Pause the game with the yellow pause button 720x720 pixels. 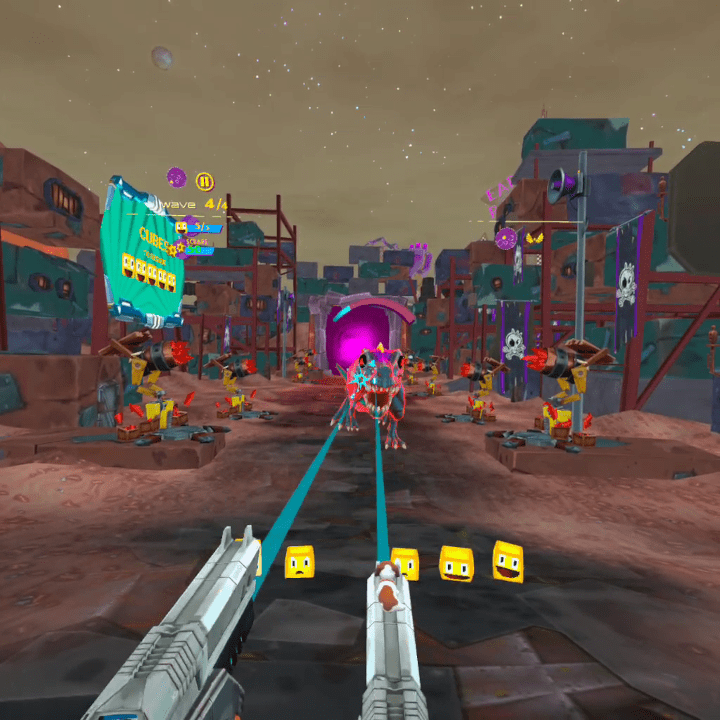pyautogui.click(x=204, y=181)
